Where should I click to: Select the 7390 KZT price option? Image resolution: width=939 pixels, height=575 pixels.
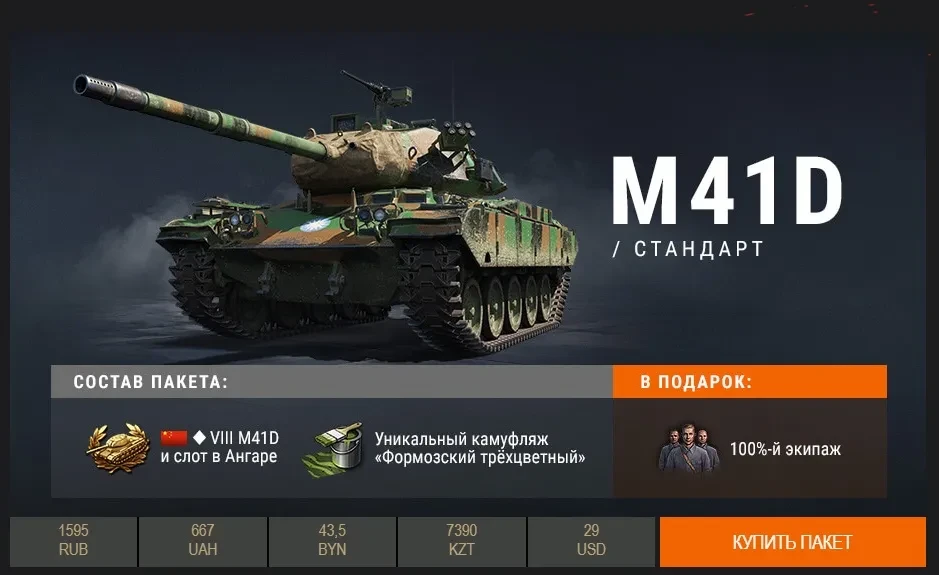[x=461, y=542]
